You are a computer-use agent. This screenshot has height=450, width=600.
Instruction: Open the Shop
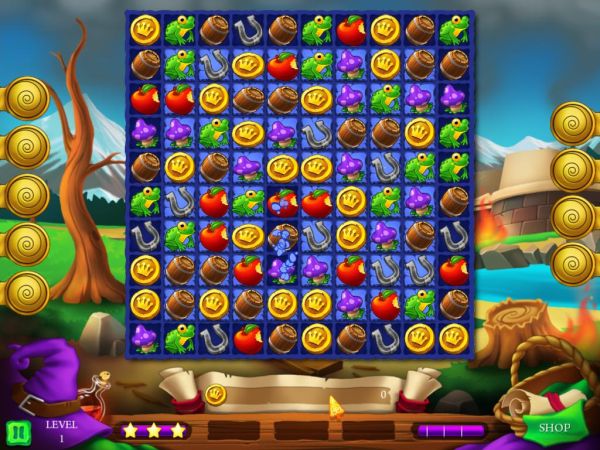click(554, 428)
